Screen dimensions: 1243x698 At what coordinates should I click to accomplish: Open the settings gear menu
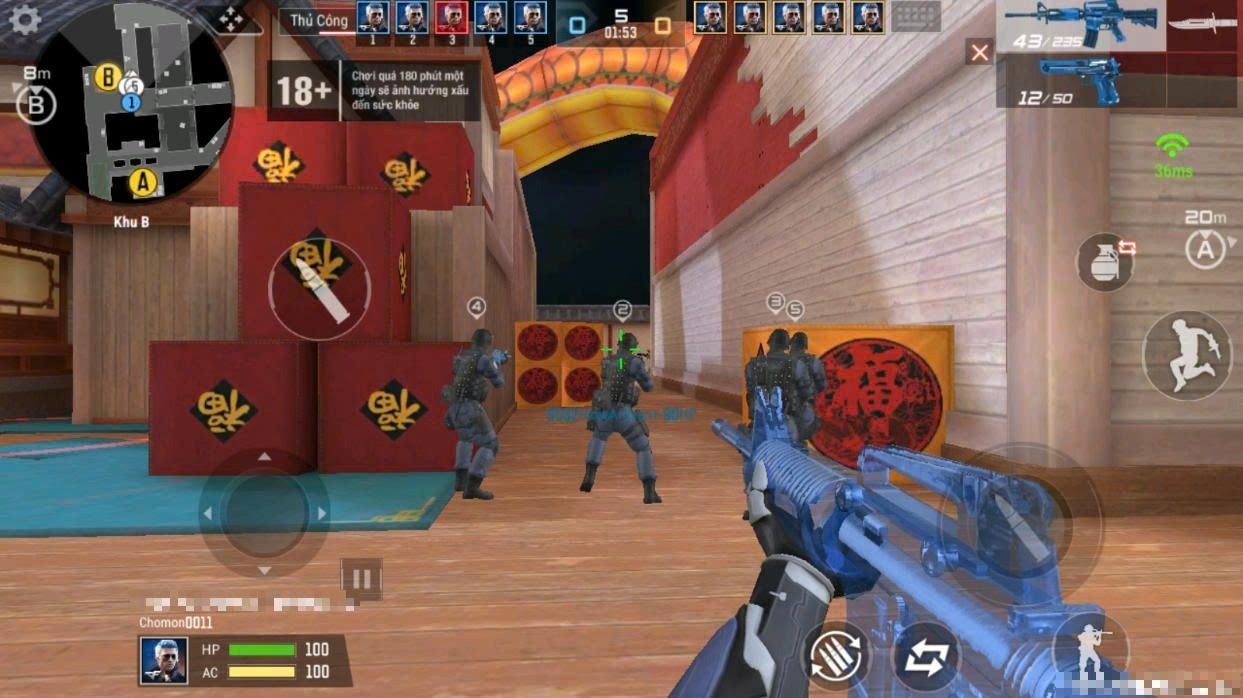point(24,20)
